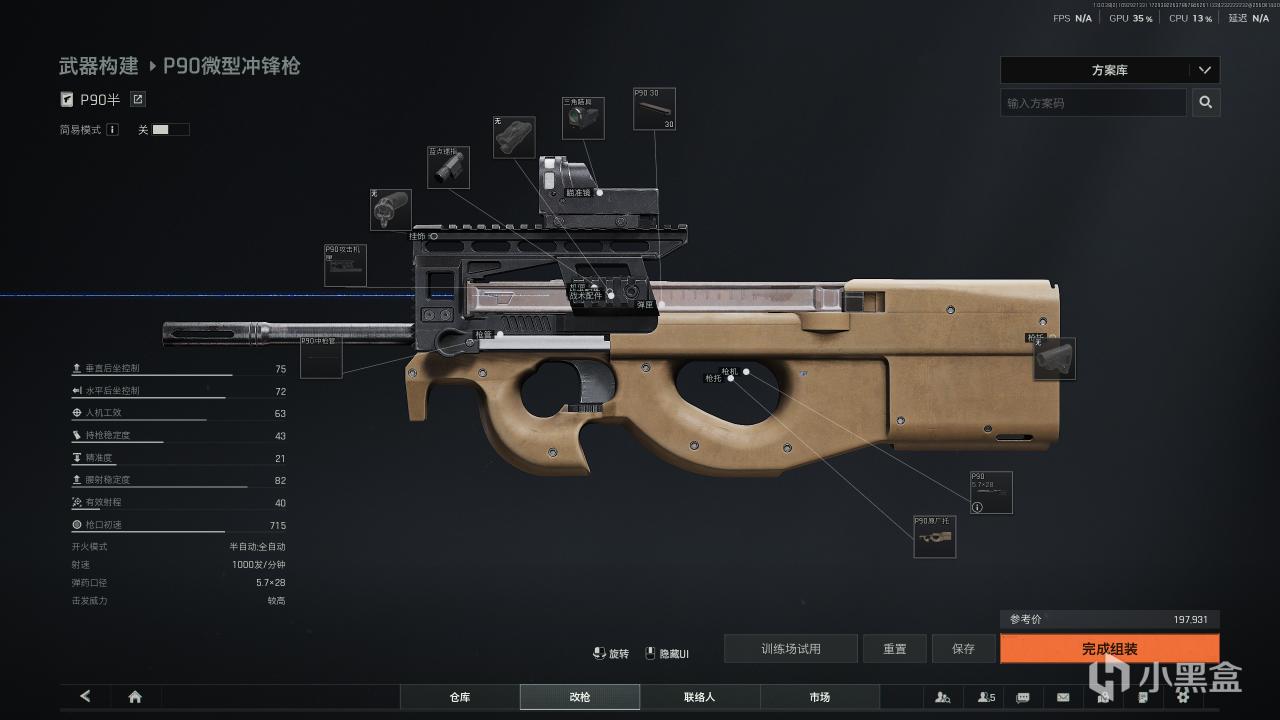
Task: Select the 三角瞄具 sight attachment slot
Action: tap(582, 118)
